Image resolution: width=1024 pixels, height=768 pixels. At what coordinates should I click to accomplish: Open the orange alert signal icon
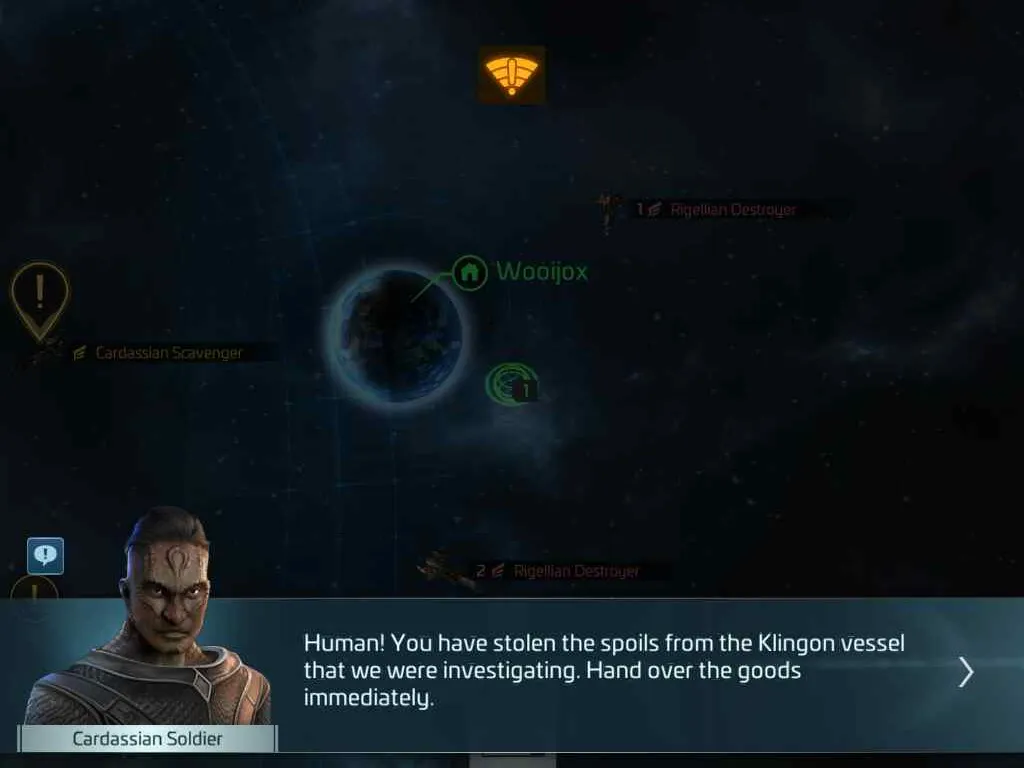[x=511, y=75]
